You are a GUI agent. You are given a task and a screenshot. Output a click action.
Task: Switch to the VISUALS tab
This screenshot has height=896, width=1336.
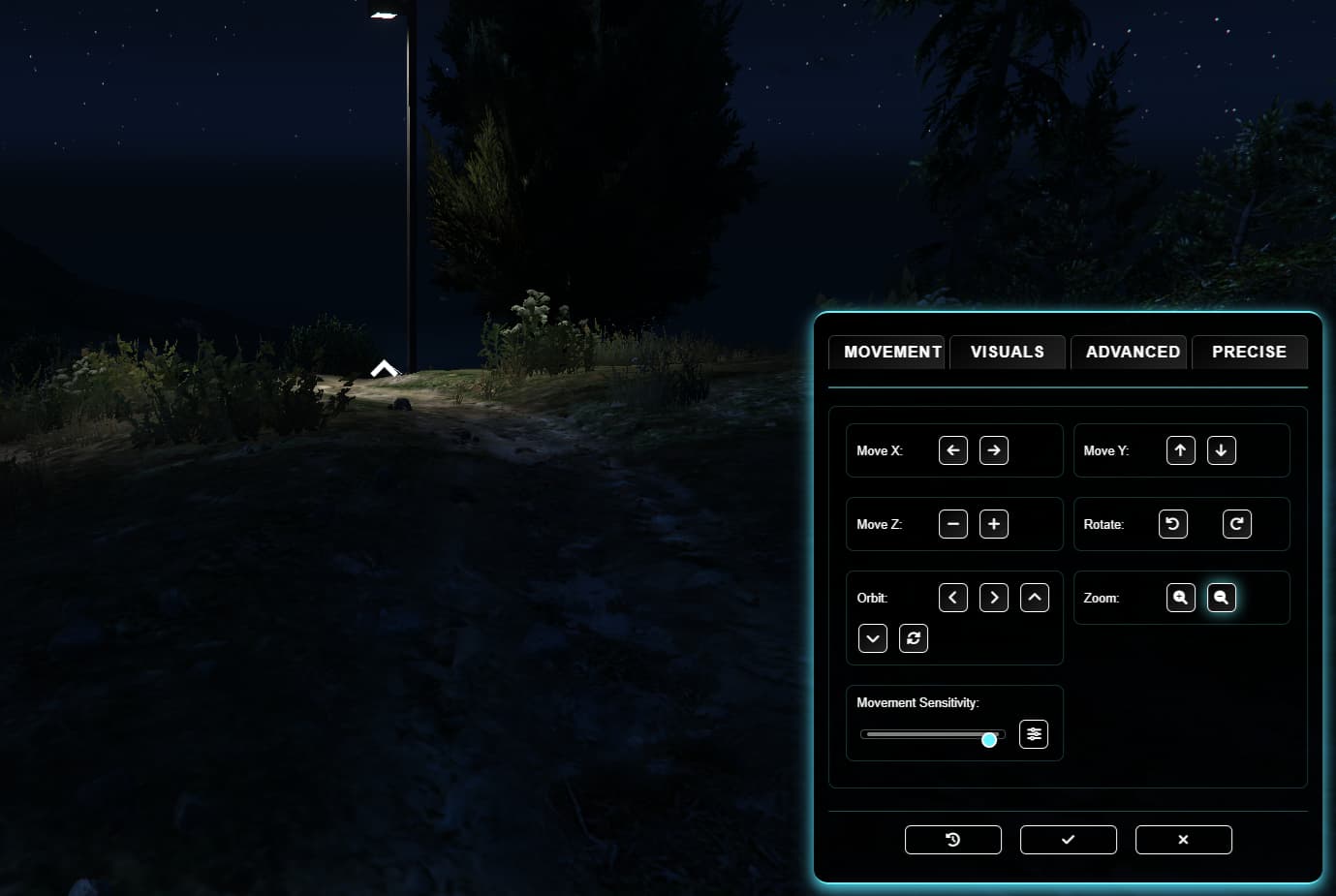(x=1007, y=352)
